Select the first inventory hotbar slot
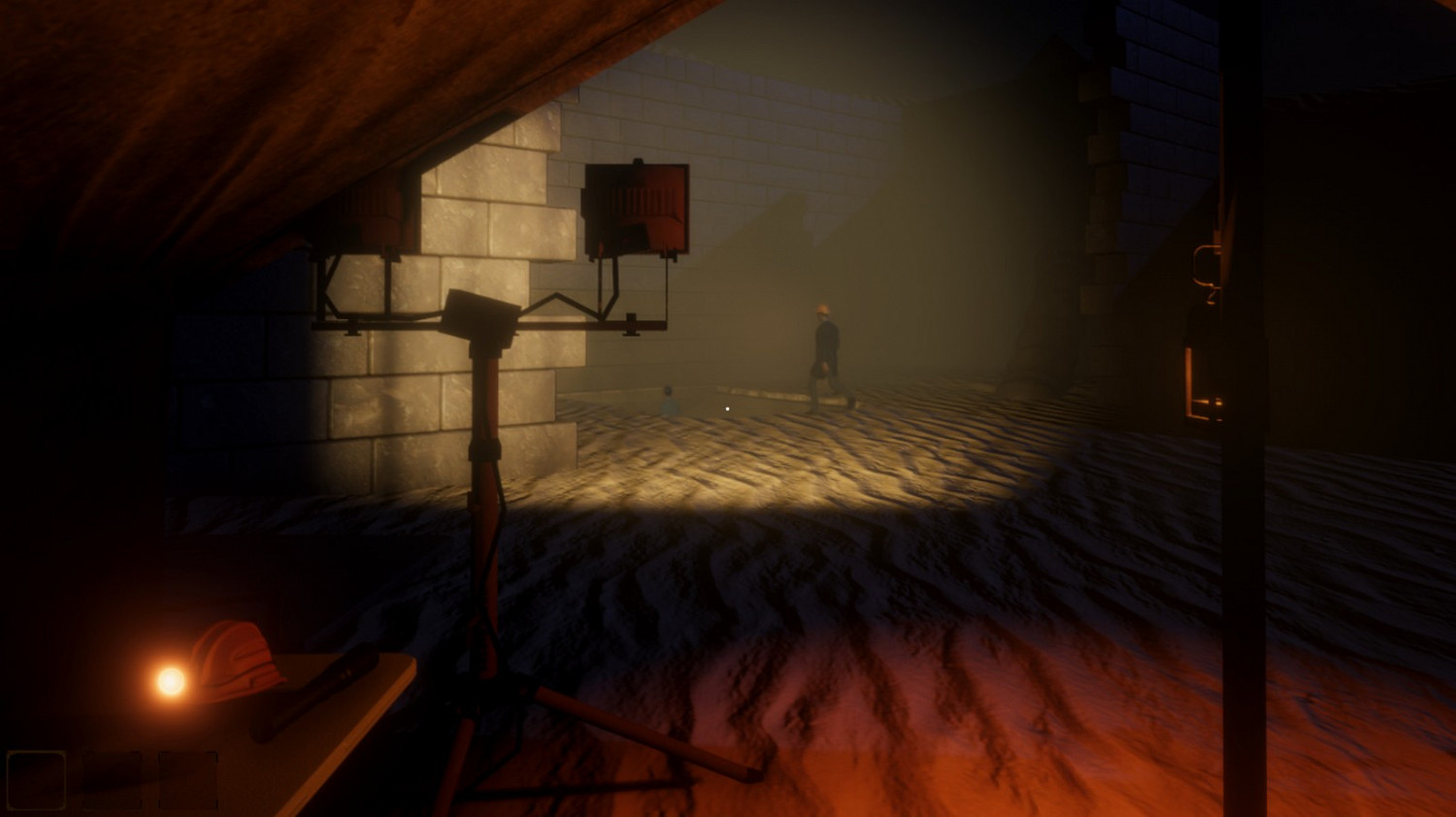This screenshot has width=1456, height=817. pyautogui.click(x=36, y=780)
